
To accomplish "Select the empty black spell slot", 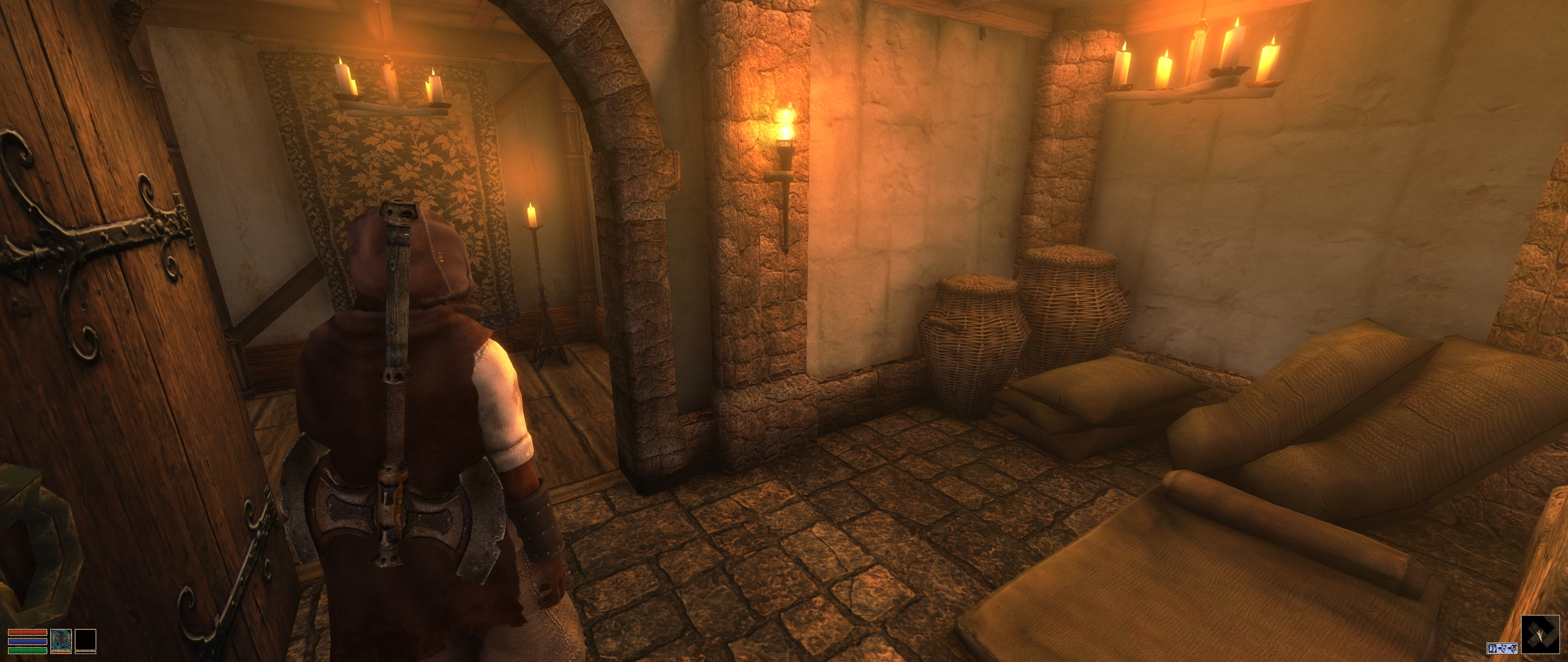I will point(86,640).
